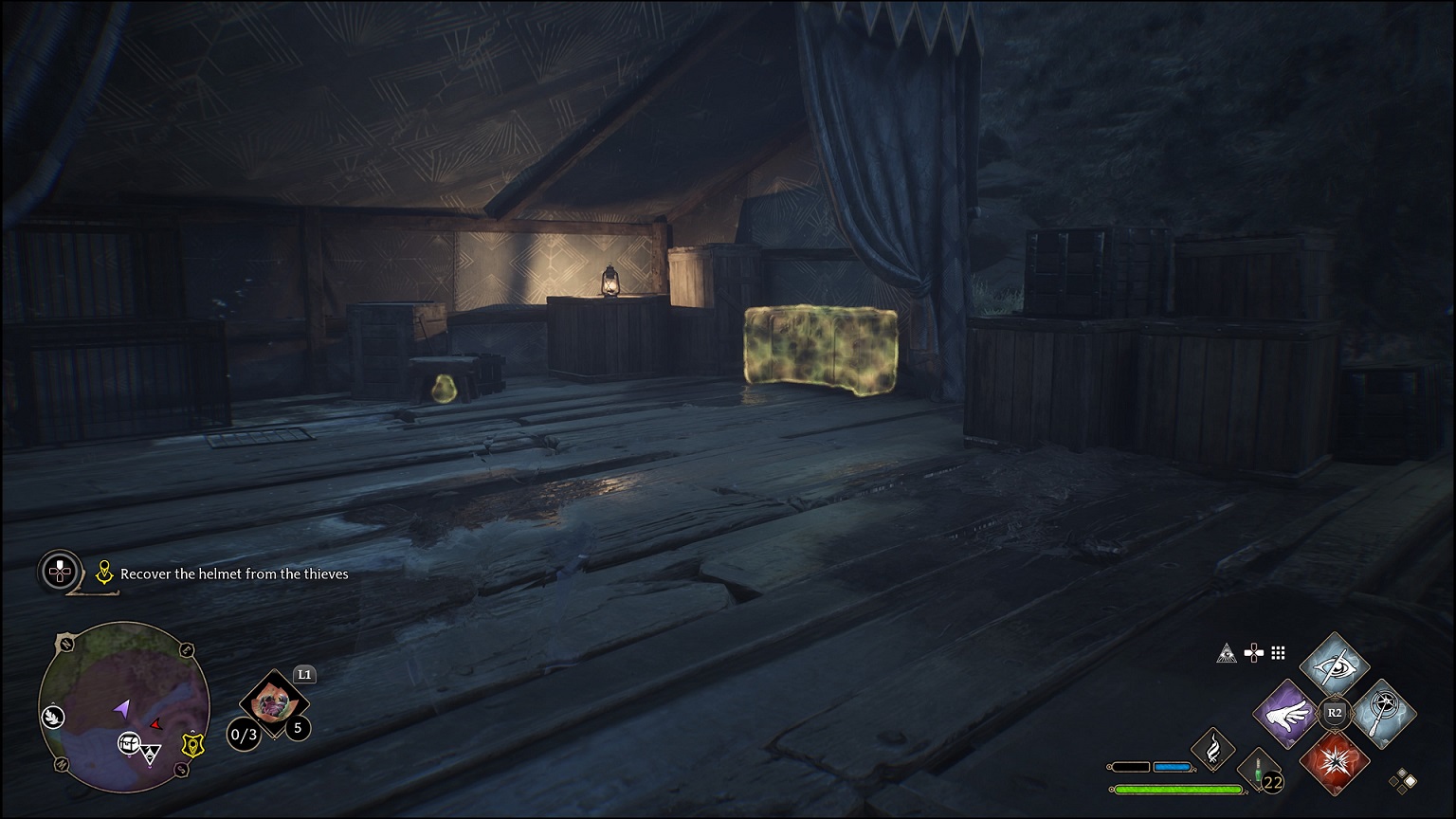The width and height of the screenshot is (1456, 819).
Task: Click the yellow quest pin next to objective text
Action: coord(104,572)
